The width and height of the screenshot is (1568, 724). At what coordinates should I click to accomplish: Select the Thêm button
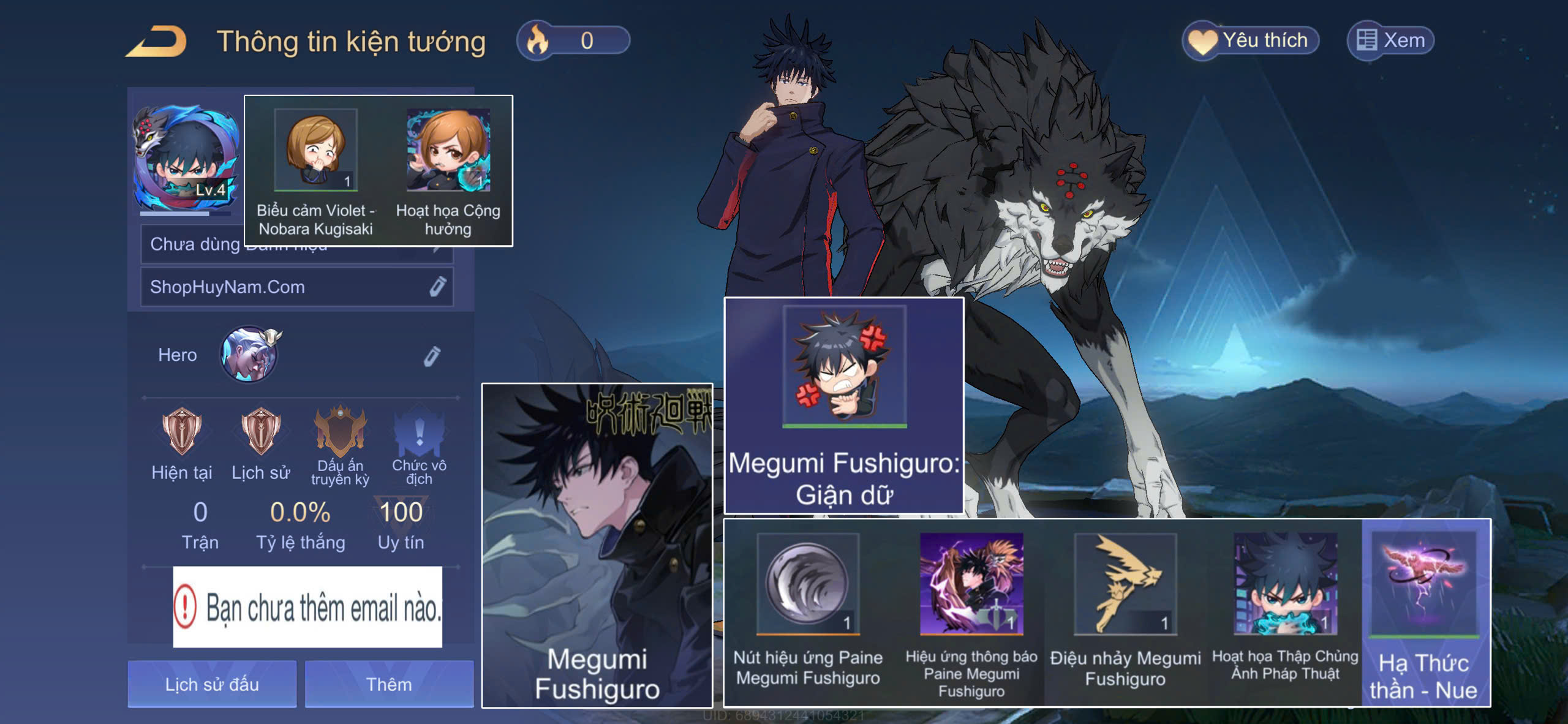[x=389, y=684]
